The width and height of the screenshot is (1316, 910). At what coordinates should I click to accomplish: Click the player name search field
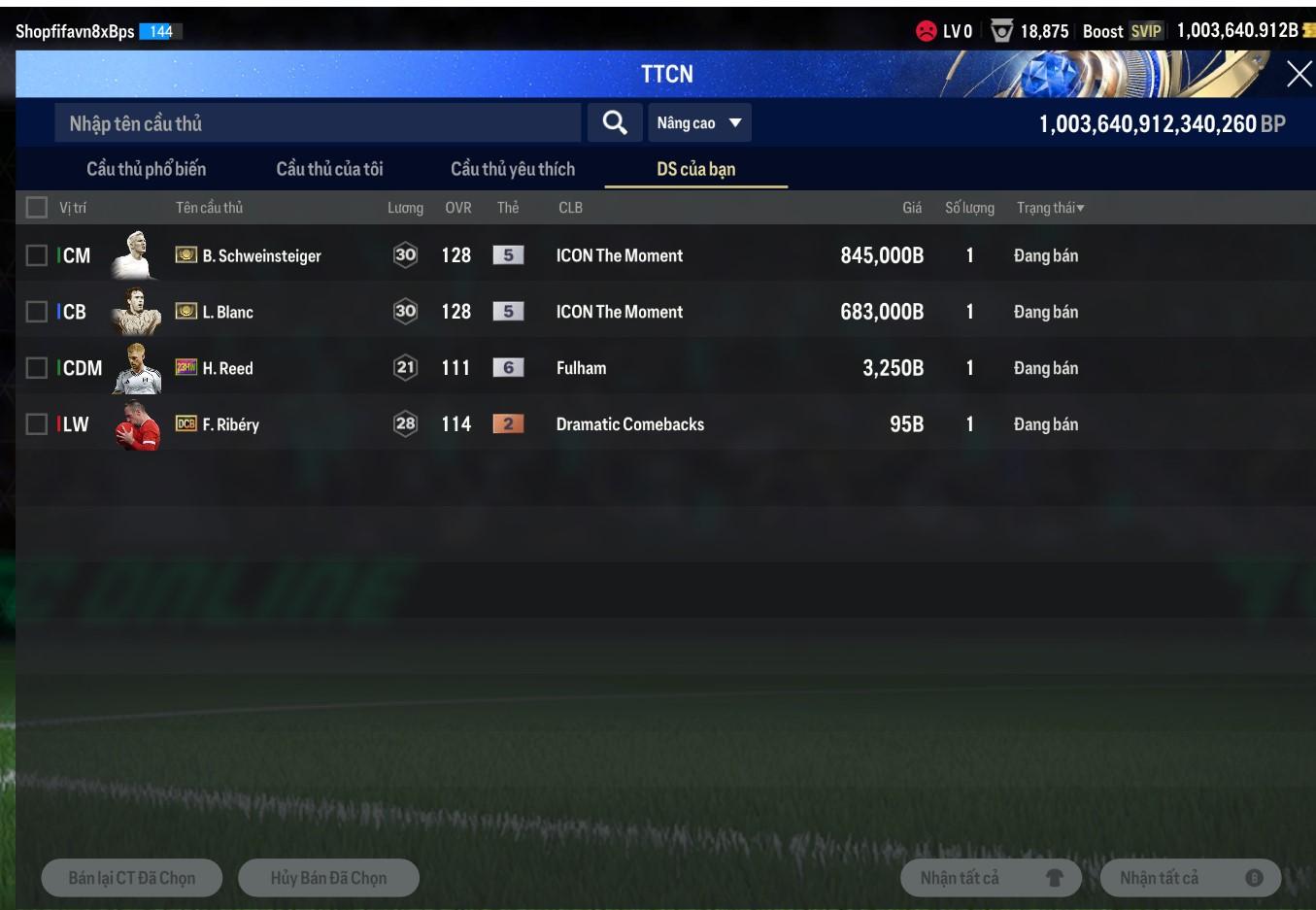click(317, 123)
